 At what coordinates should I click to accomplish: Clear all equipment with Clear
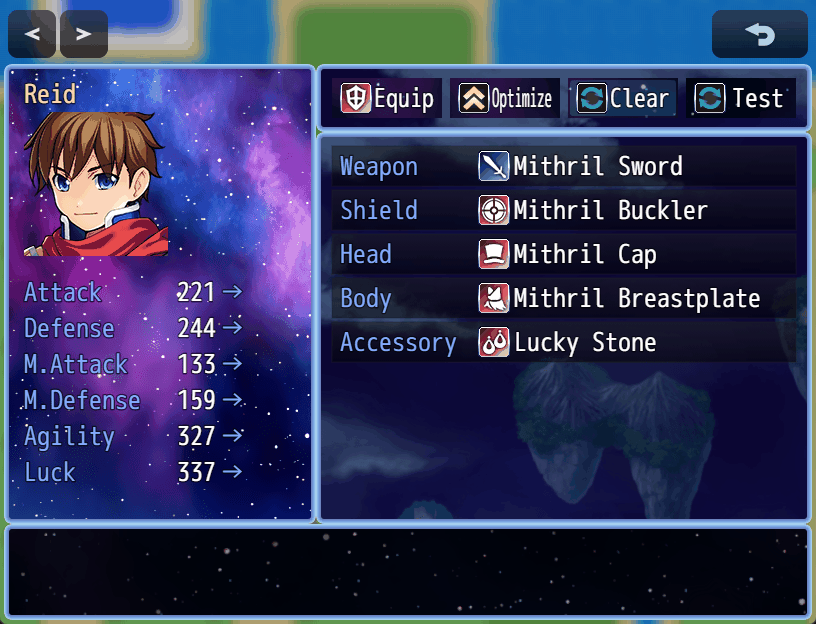click(623, 98)
